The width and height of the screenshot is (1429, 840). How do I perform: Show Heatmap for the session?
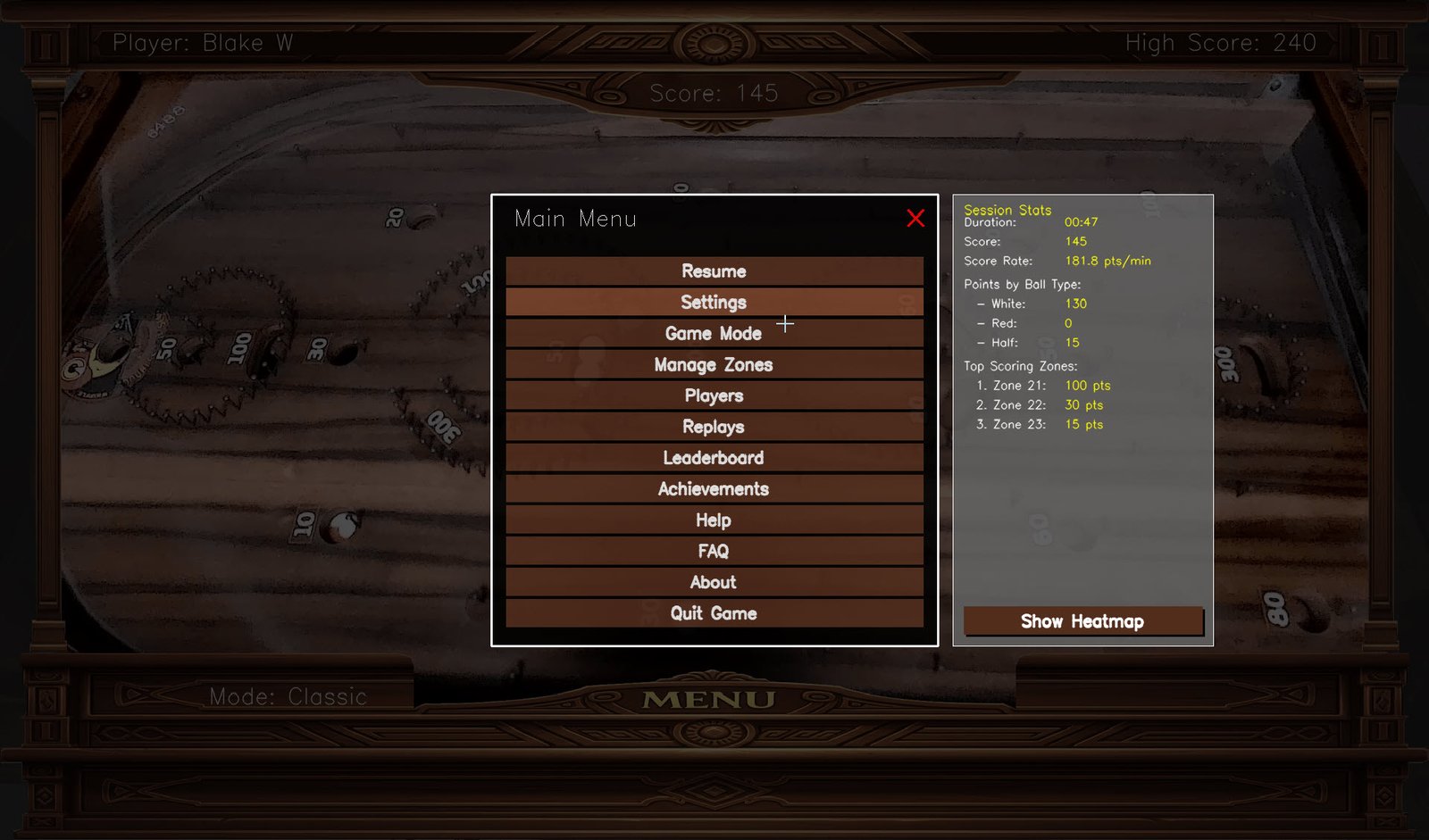click(1082, 621)
